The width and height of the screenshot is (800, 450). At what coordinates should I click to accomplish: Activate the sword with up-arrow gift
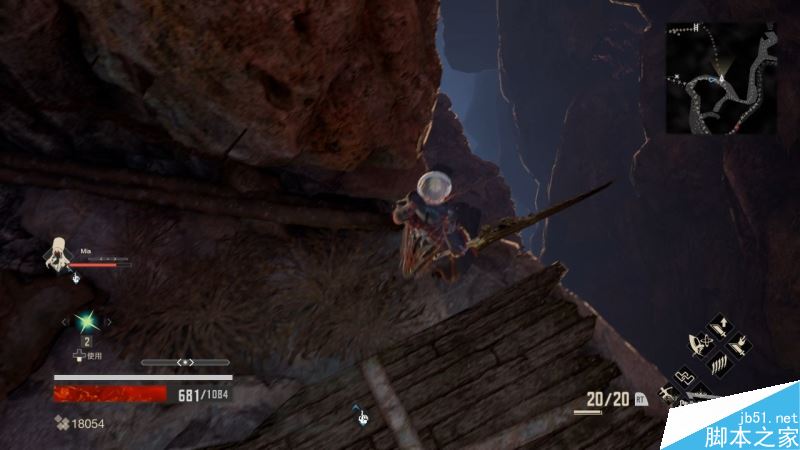(722, 327)
